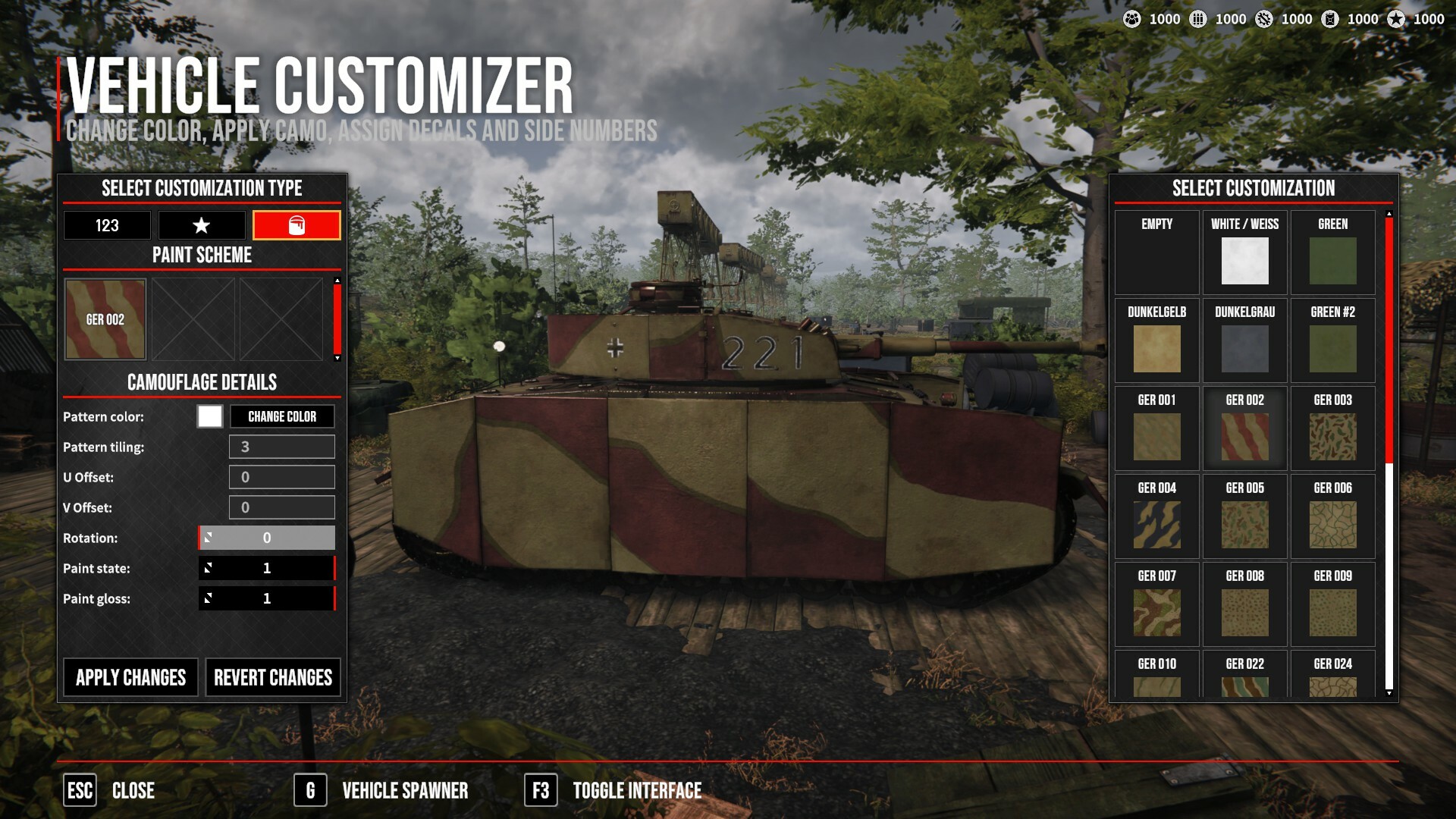The width and height of the screenshot is (1456, 819).
Task: Revert Changes to the paint scheme
Action: tap(273, 677)
